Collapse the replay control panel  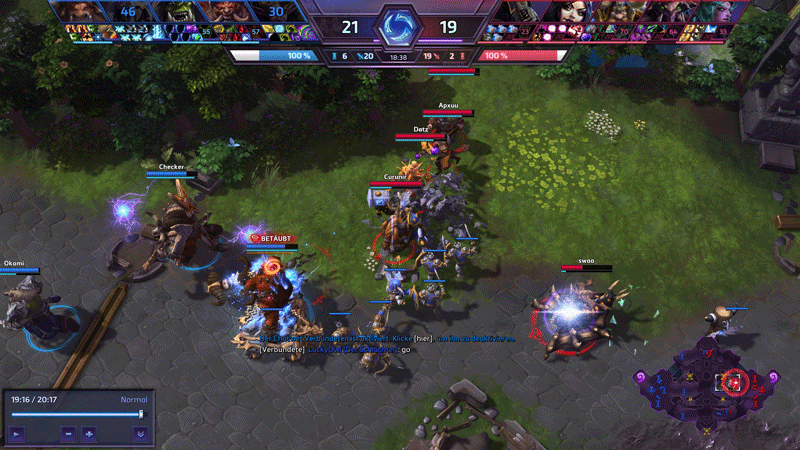(x=140, y=434)
